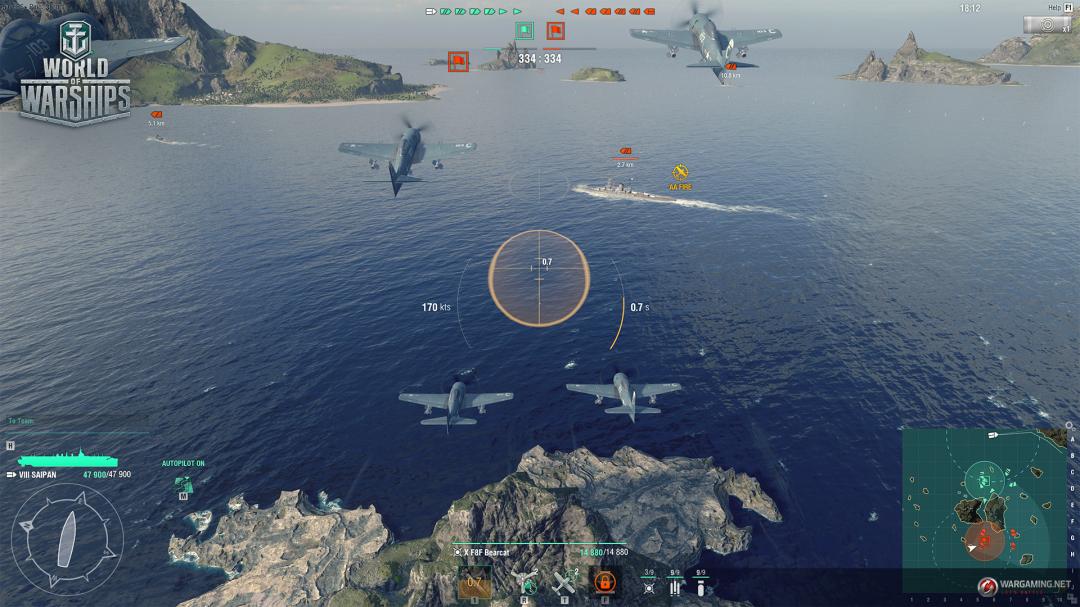1080x607 pixels.
Task: Activate the engine cooling propeller consumable
Action: [x=525, y=580]
